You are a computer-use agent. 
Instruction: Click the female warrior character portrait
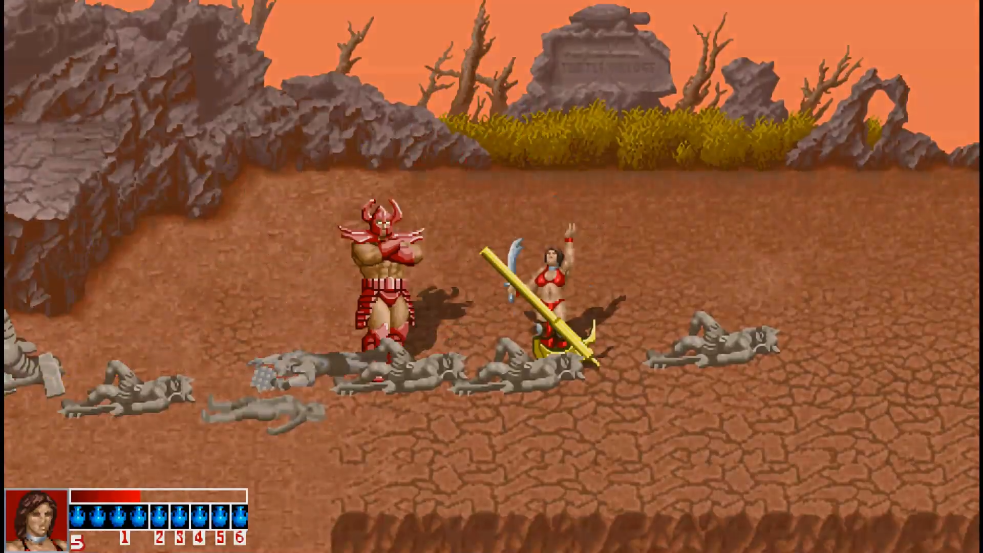click(x=36, y=516)
